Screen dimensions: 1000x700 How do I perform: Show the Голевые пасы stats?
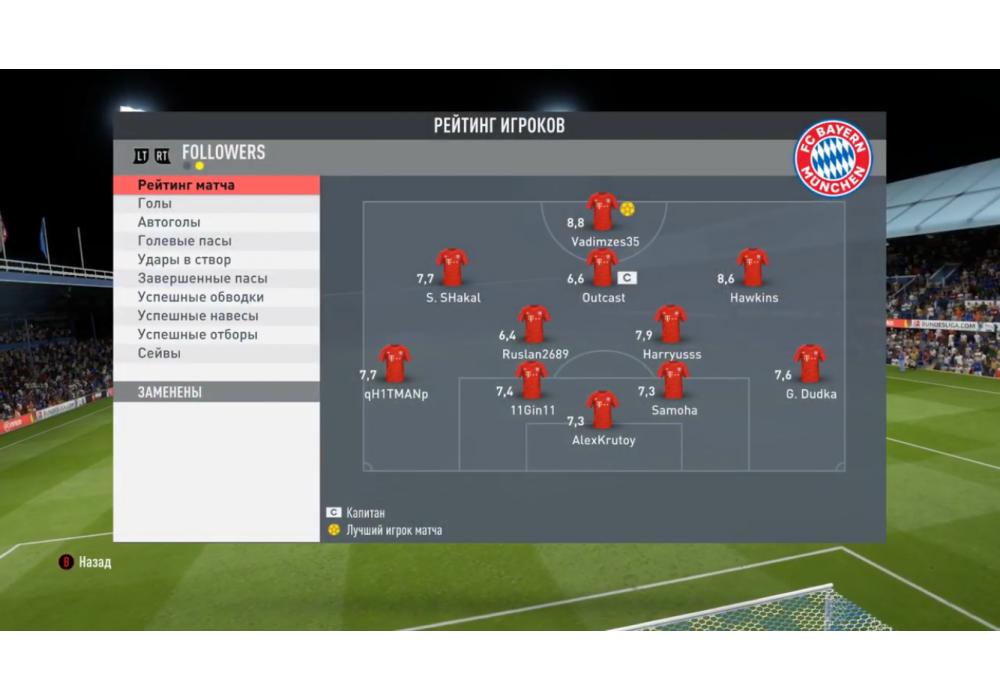click(216, 241)
